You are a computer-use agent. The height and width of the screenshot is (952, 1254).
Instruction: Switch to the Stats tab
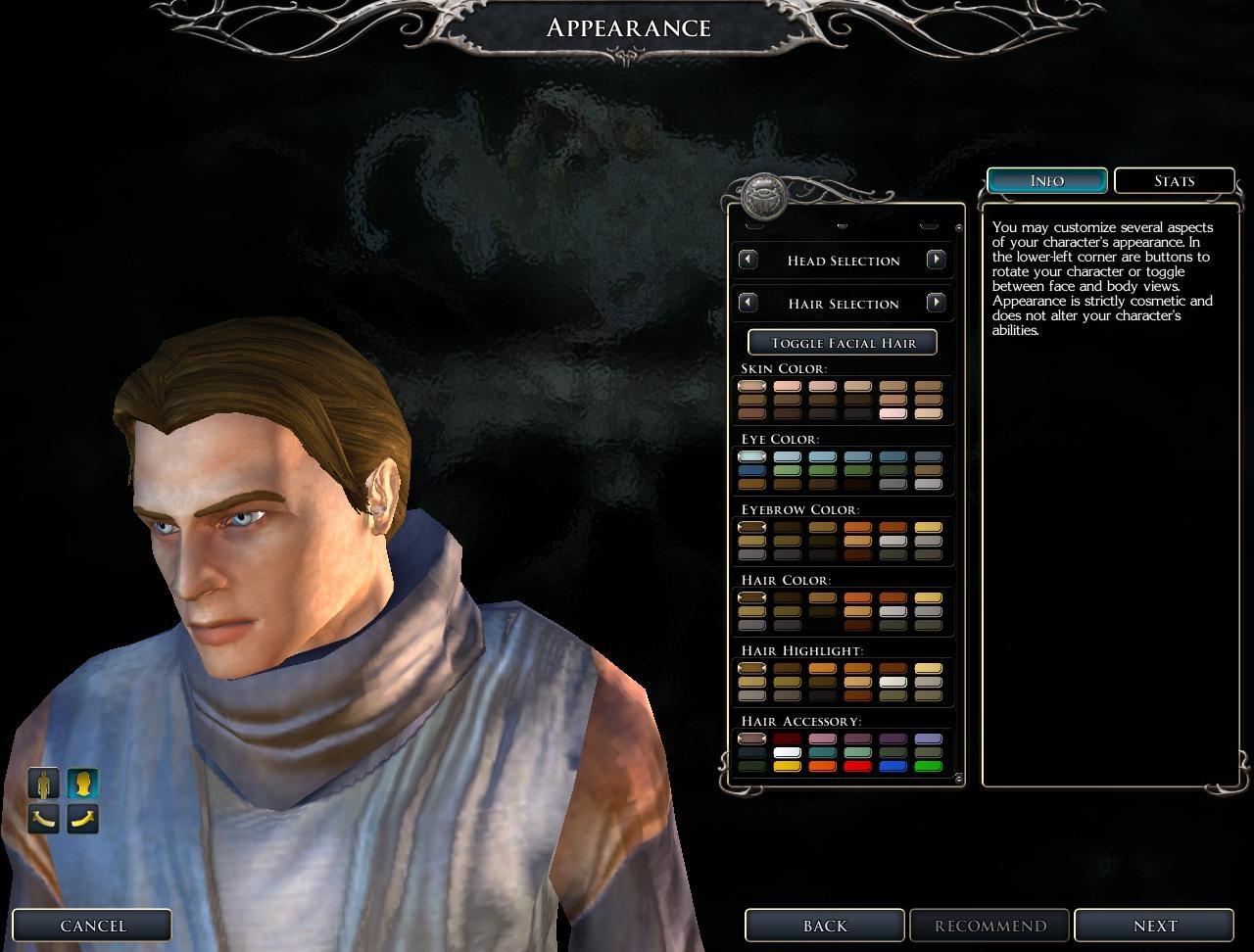pyautogui.click(x=1174, y=180)
